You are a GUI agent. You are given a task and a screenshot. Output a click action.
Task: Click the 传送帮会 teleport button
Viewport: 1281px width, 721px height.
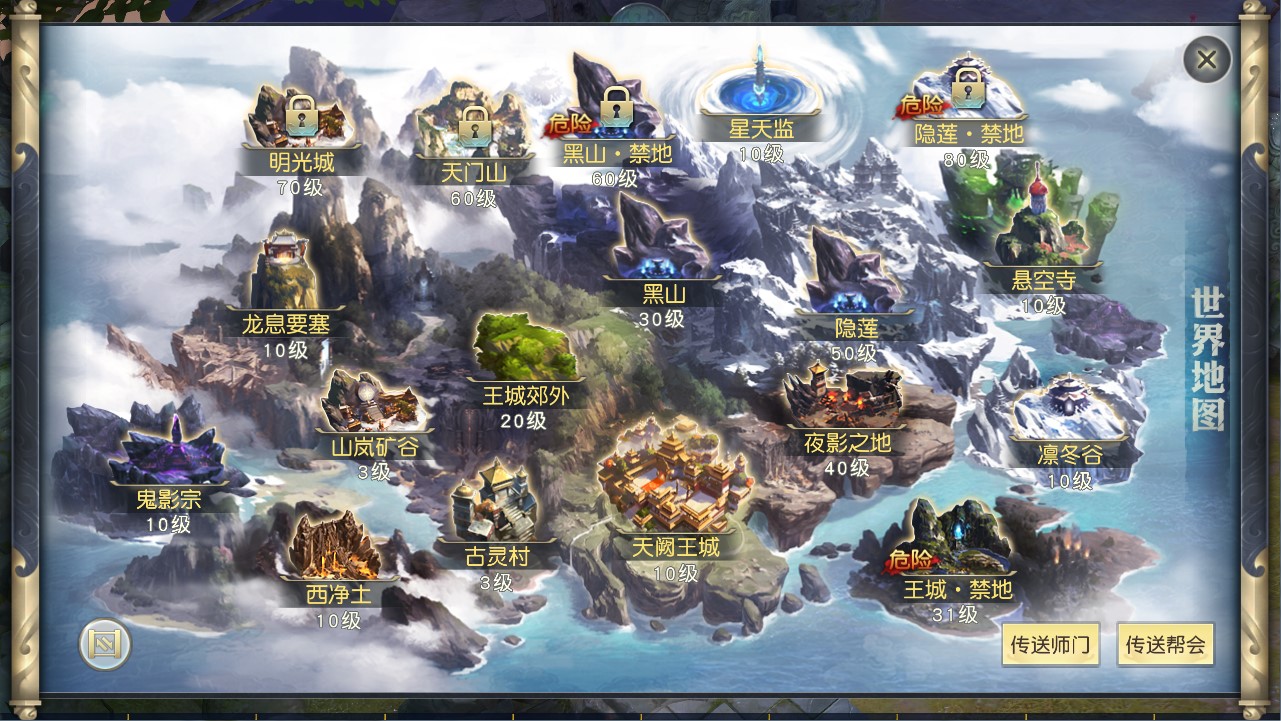point(1165,645)
